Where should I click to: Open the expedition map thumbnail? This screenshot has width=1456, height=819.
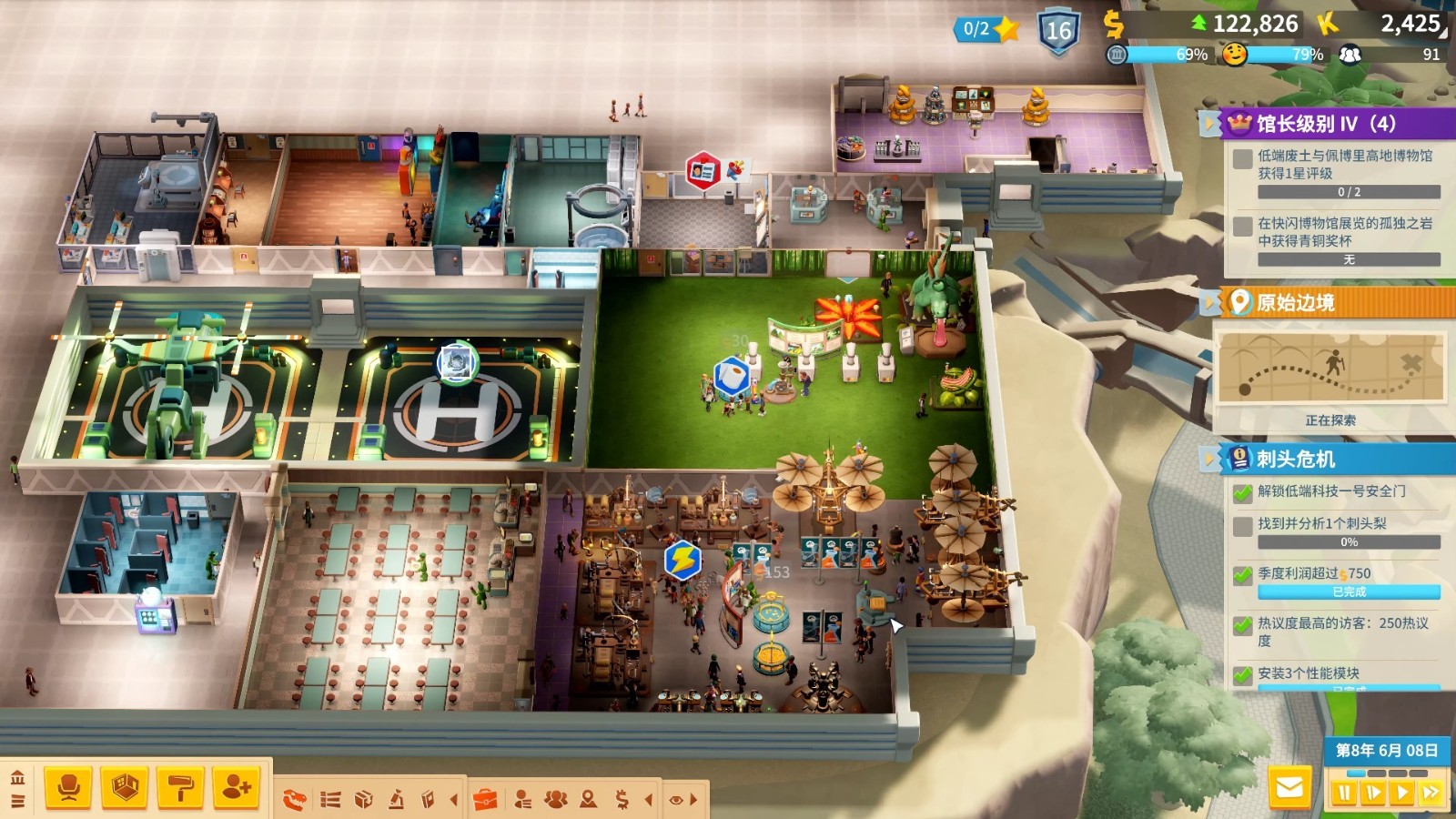click(1330, 368)
